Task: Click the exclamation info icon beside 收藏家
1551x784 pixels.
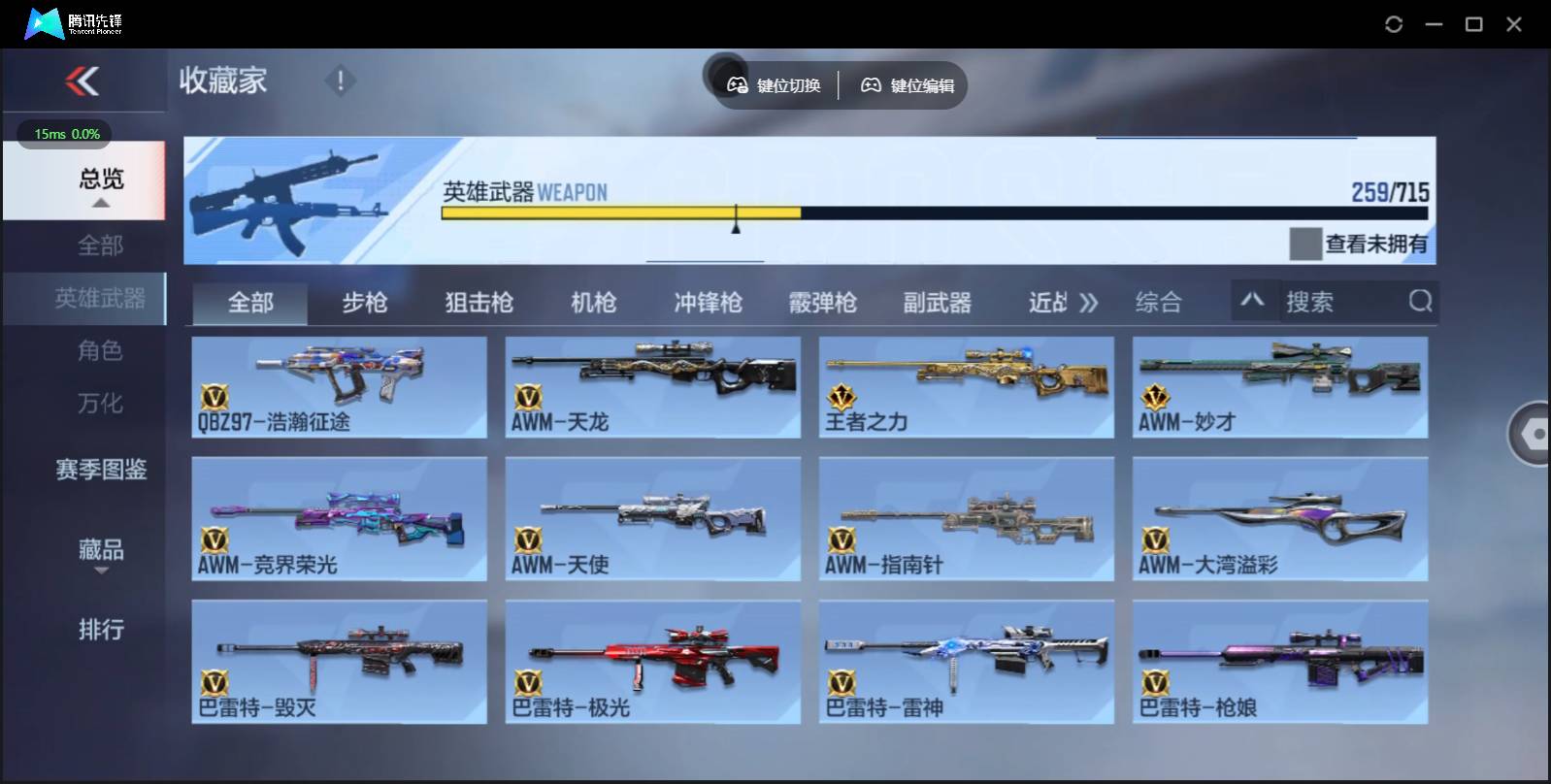Action: tap(340, 81)
